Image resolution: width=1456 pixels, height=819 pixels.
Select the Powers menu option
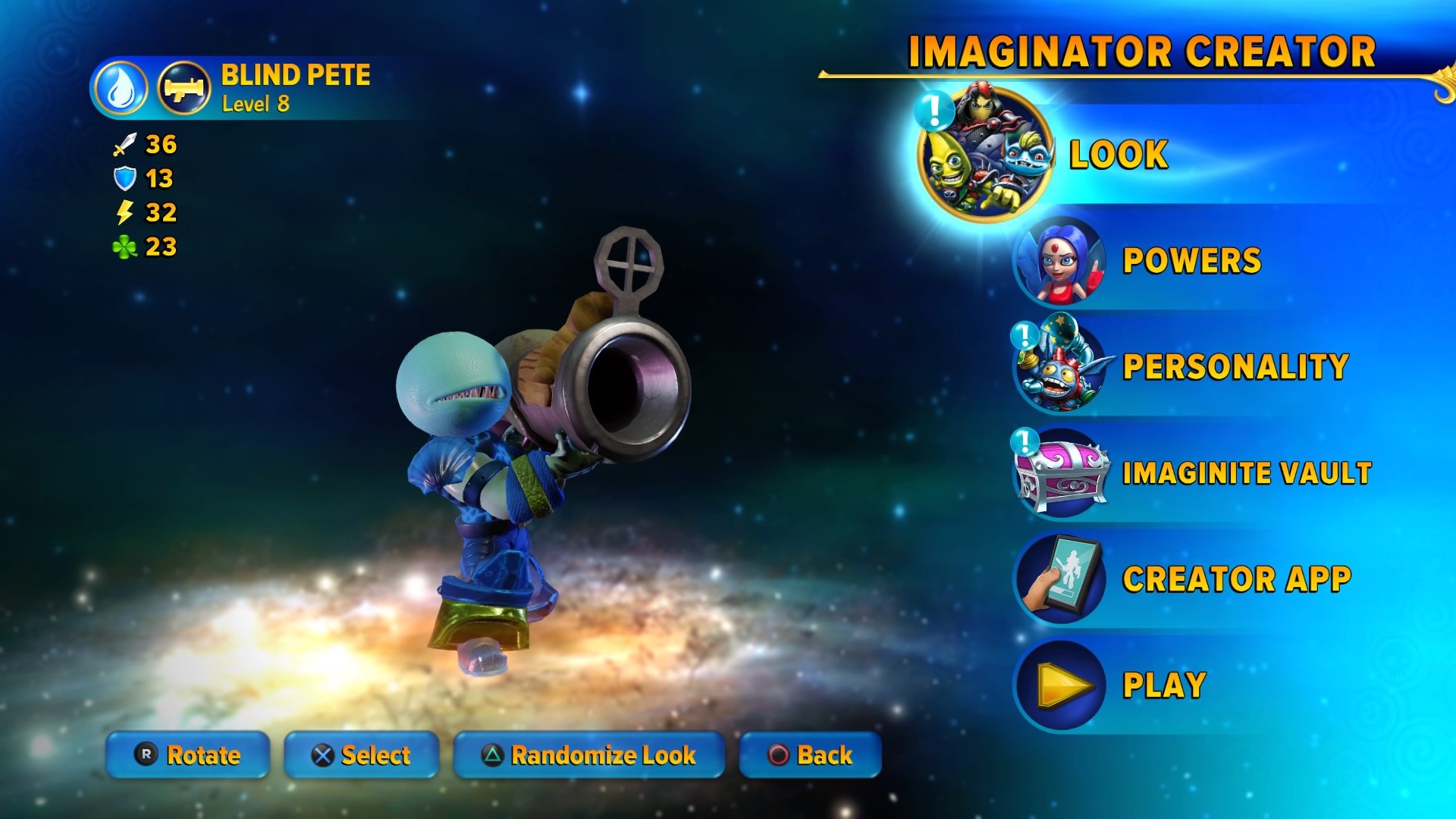point(1192,259)
